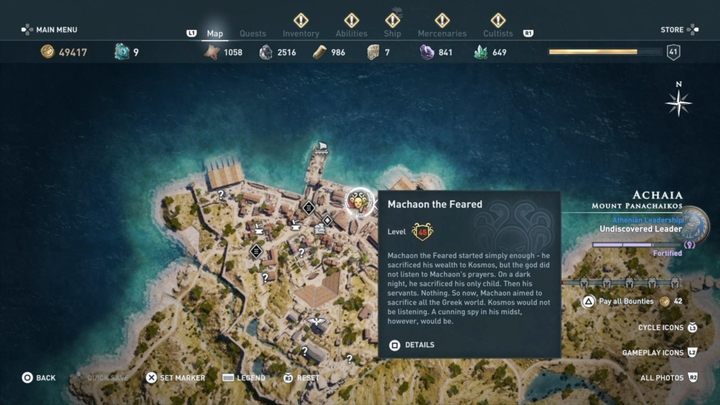Select the Map tab
This screenshot has height=405, width=720.
pyautogui.click(x=215, y=33)
